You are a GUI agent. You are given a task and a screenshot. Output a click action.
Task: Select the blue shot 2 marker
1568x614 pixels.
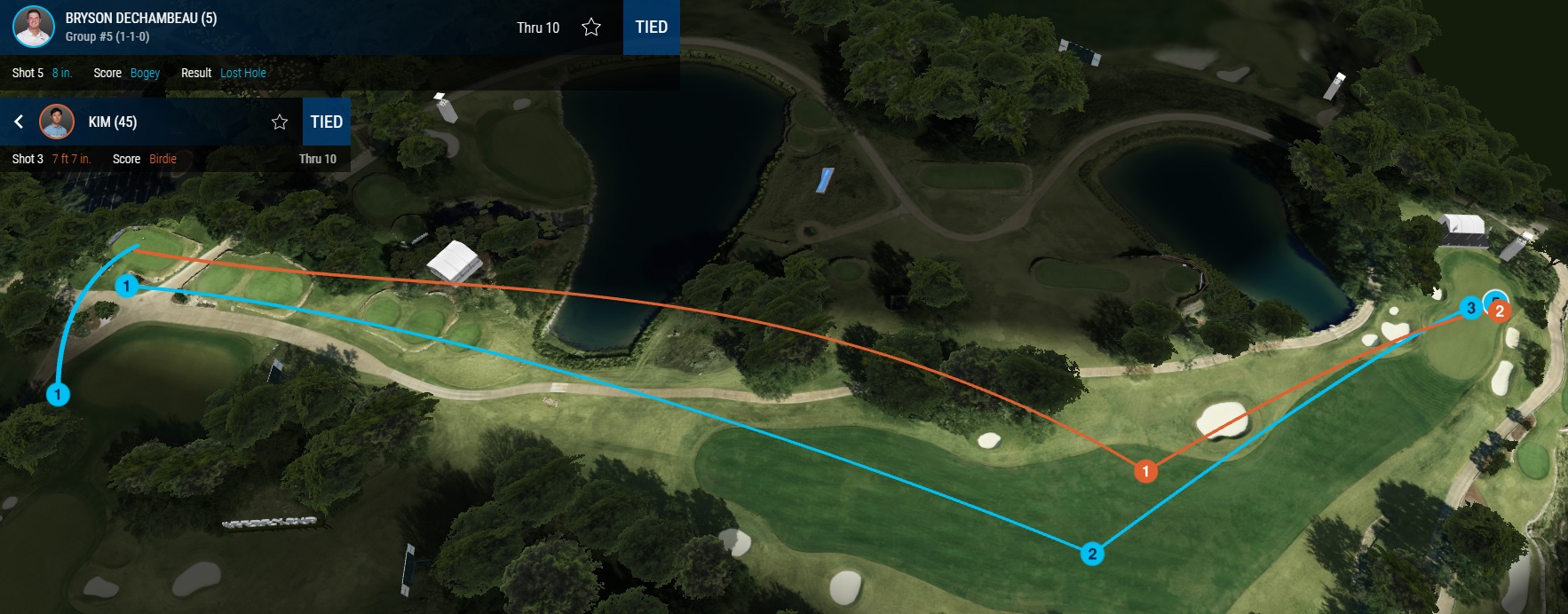pos(1092,554)
